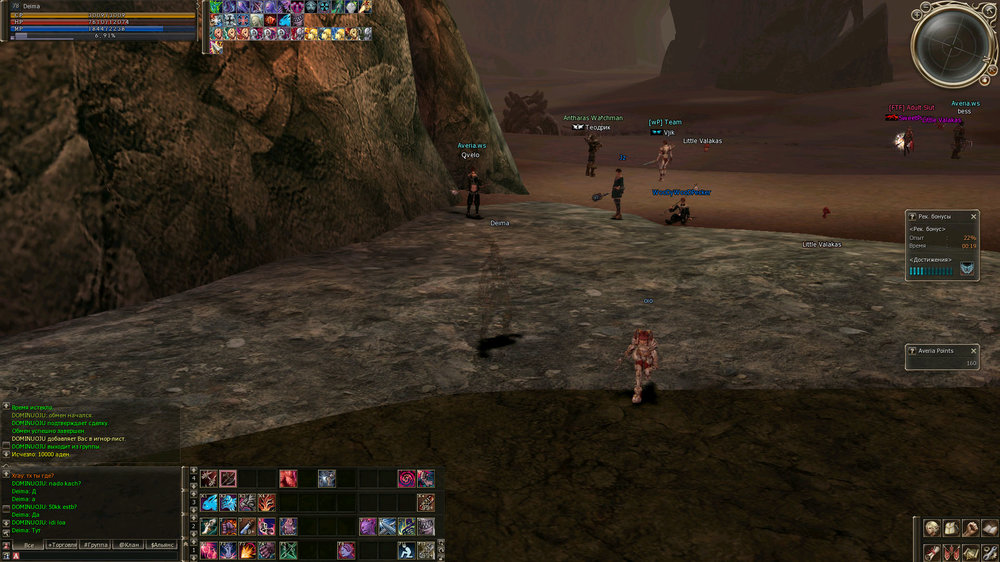Use the sitting figure action icon
Viewport: 1000px width, 562px height.
coord(406,550)
